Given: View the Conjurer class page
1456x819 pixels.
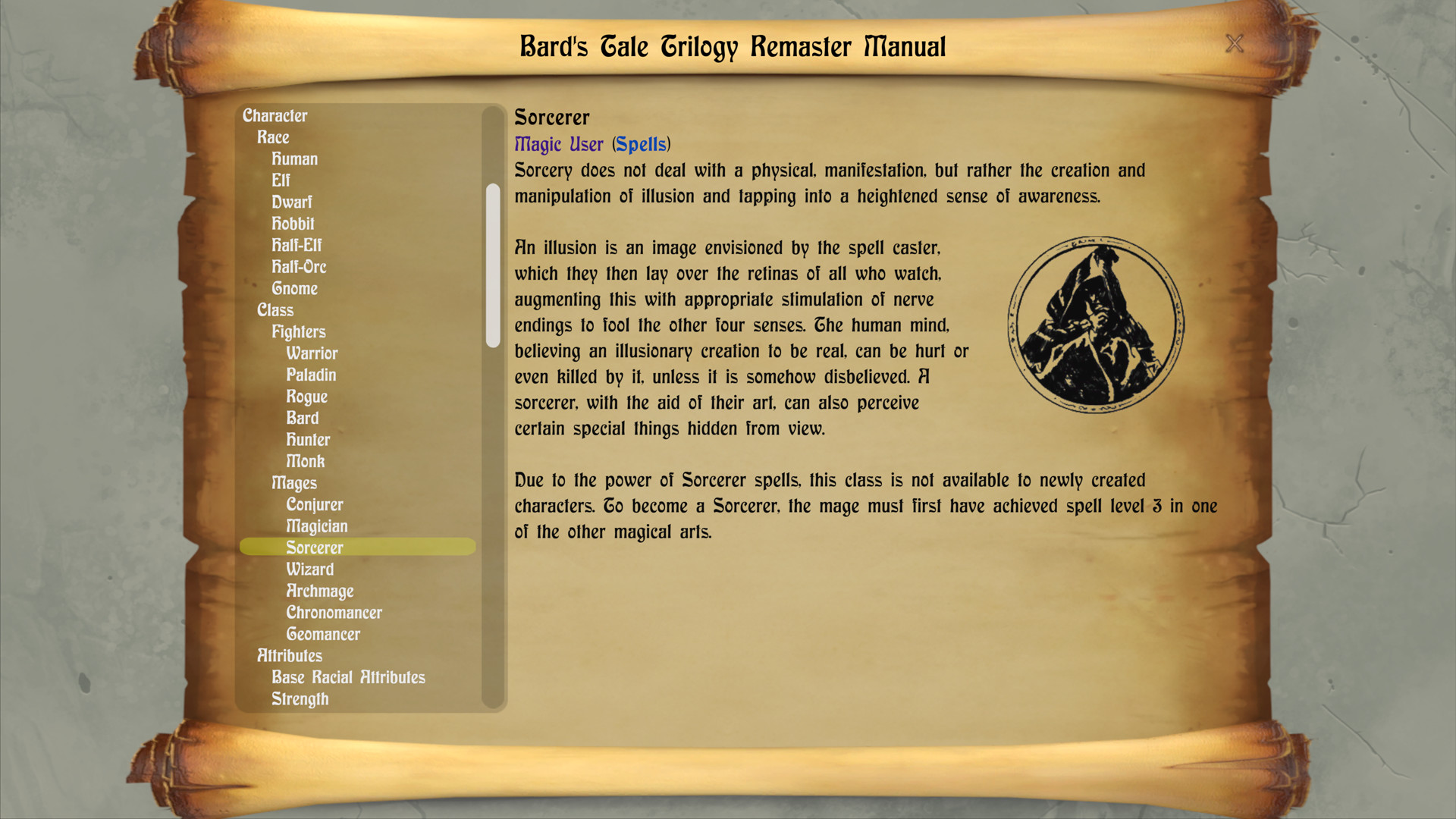Looking at the screenshot, I should coord(315,504).
